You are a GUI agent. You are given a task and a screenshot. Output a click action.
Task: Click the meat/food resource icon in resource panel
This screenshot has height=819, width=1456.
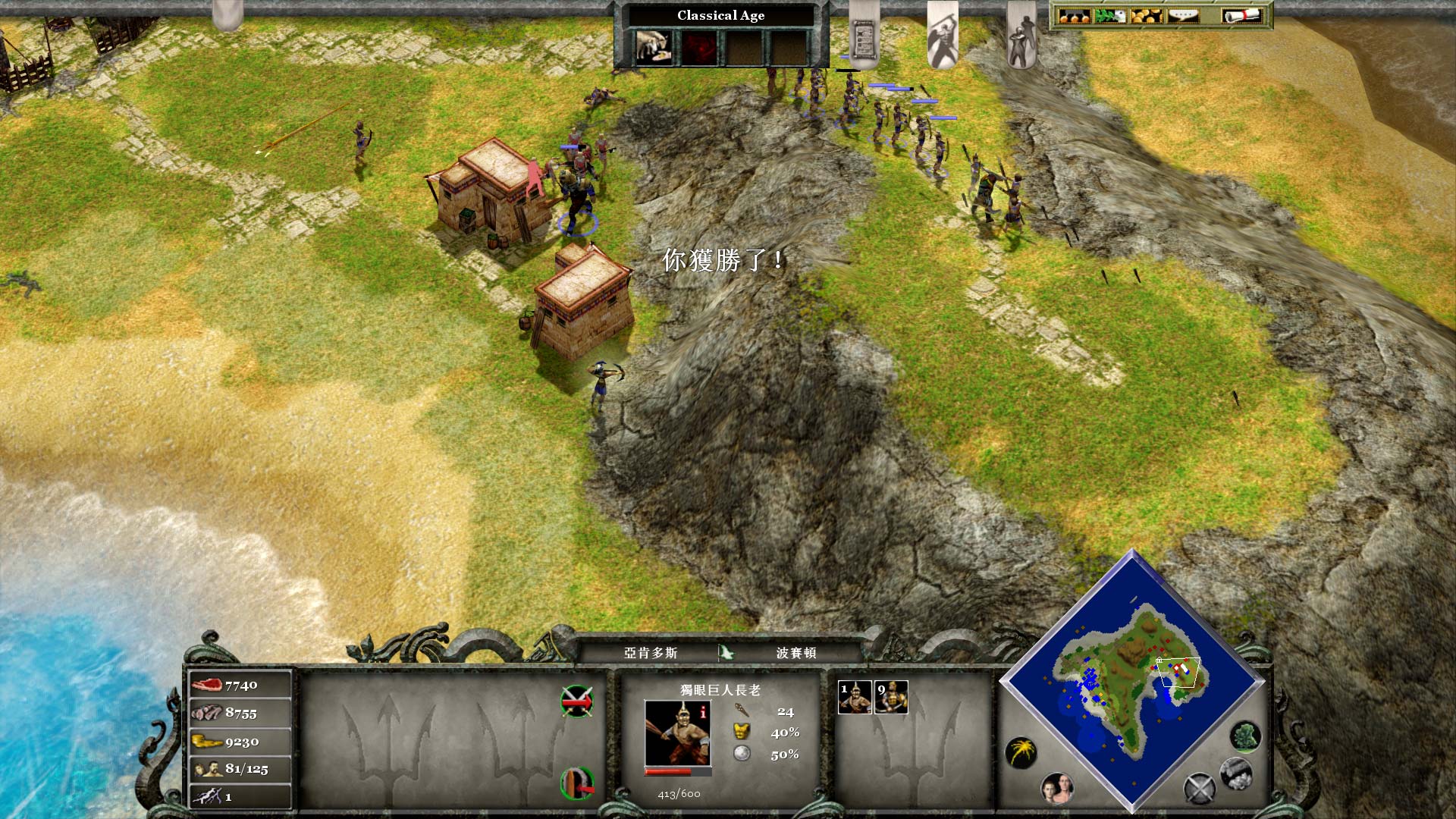pos(209,684)
